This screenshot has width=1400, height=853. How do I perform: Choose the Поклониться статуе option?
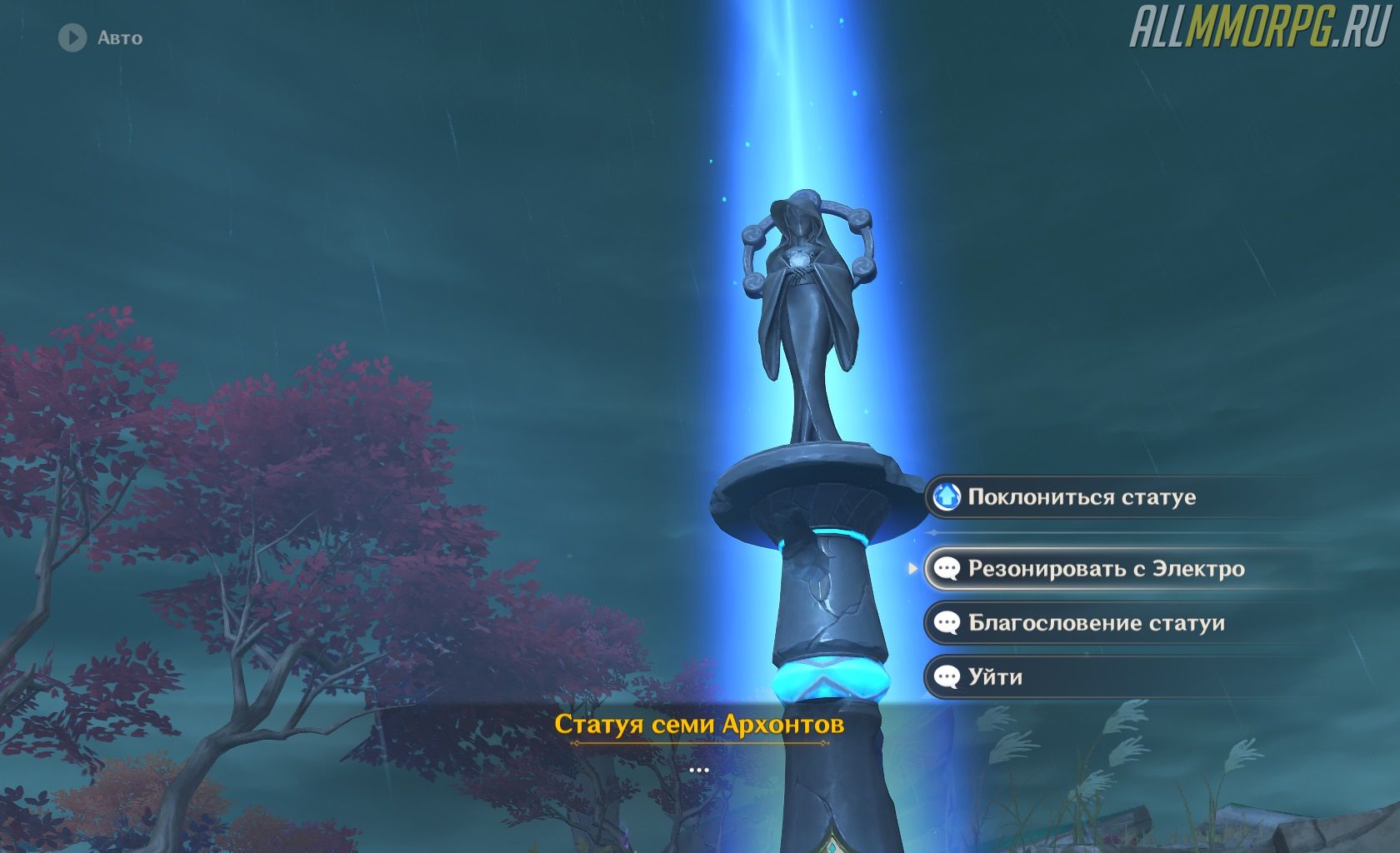pyautogui.click(x=1081, y=497)
